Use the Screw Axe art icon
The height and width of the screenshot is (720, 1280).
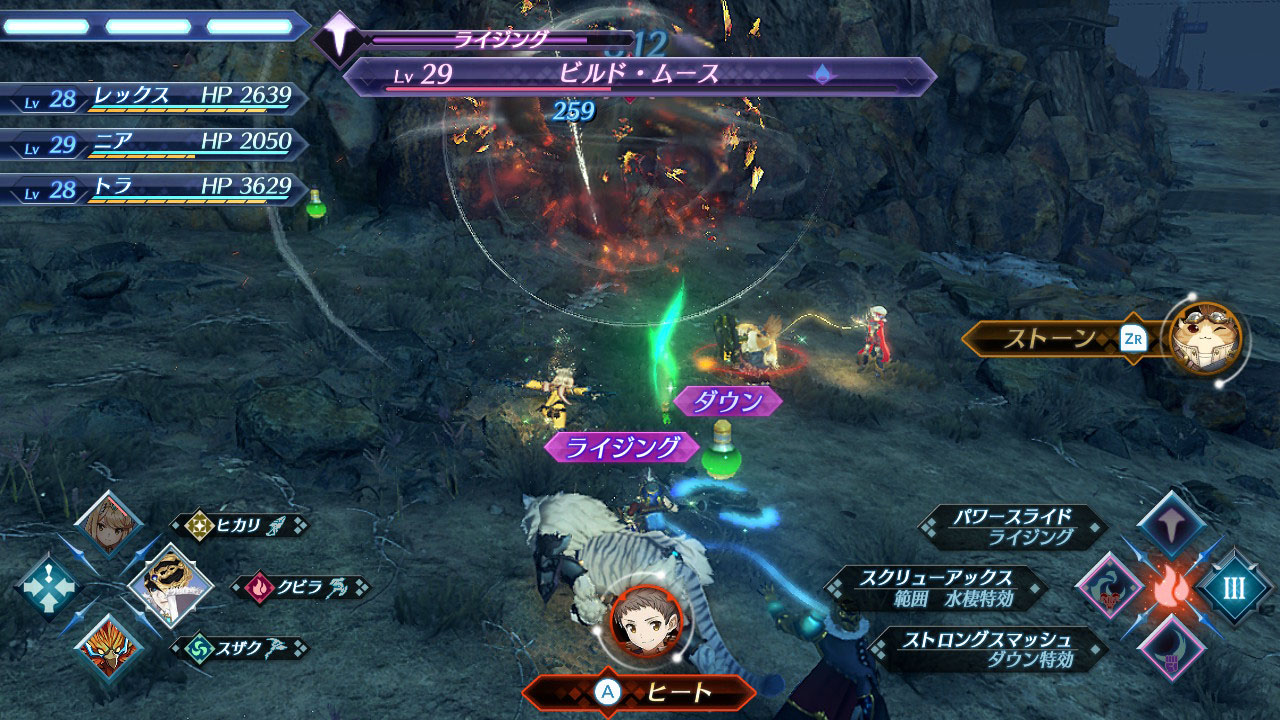point(1109,587)
